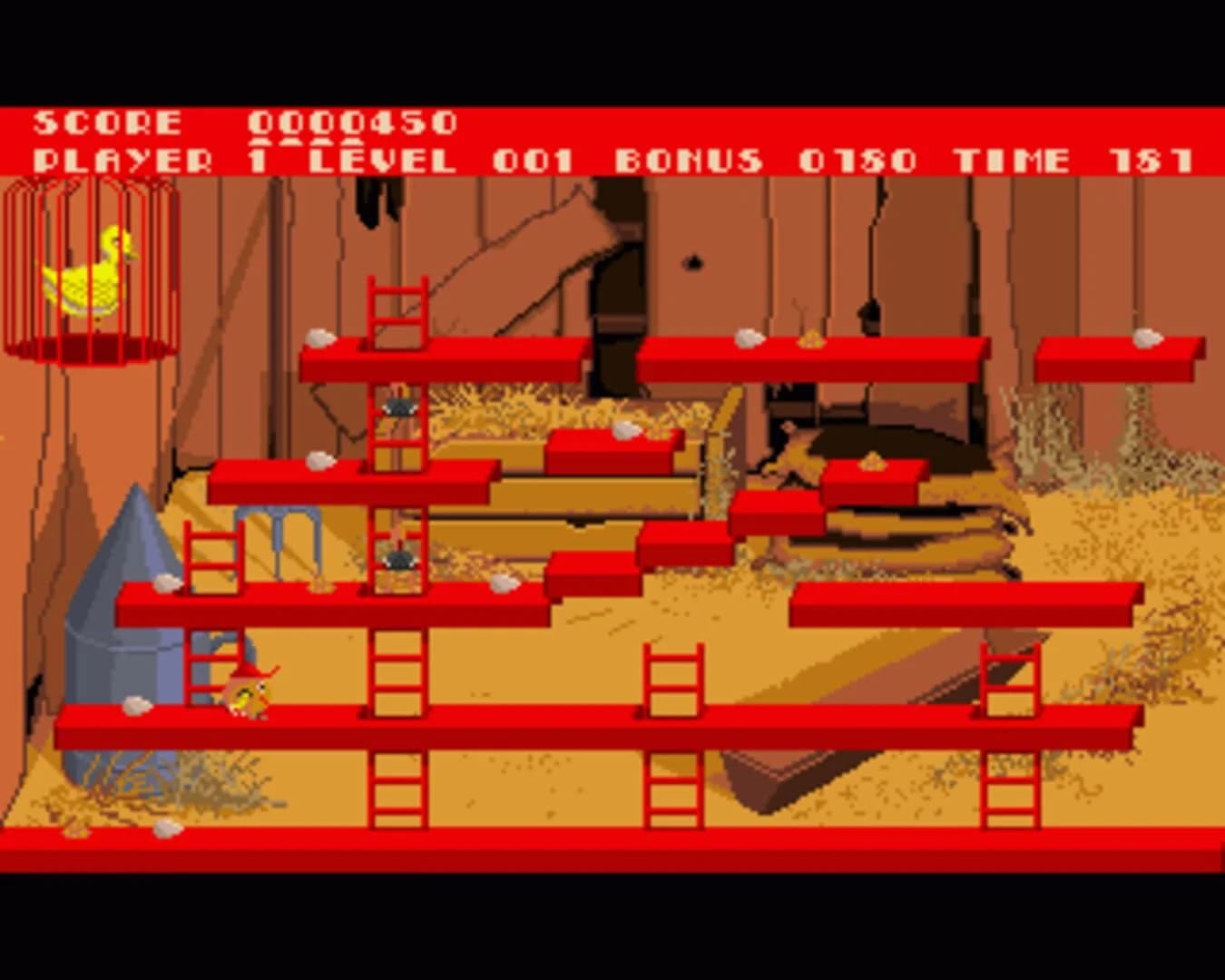This screenshot has width=1225, height=980.
Task: Click the rightmost ladder above the lowest platform
Action: [1007, 676]
